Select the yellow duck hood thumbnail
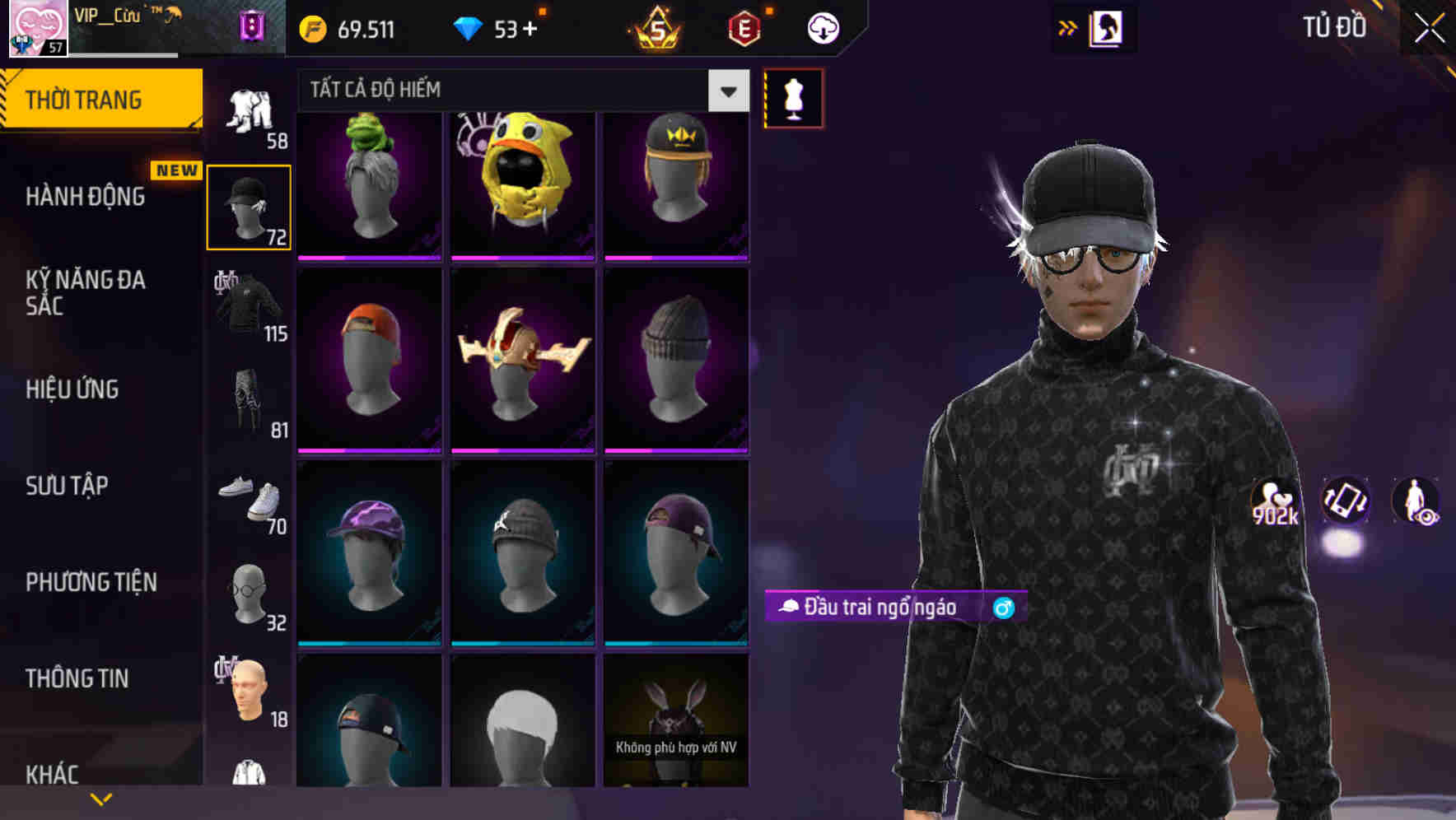This screenshot has height=820, width=1456. [x=522, y=181]
